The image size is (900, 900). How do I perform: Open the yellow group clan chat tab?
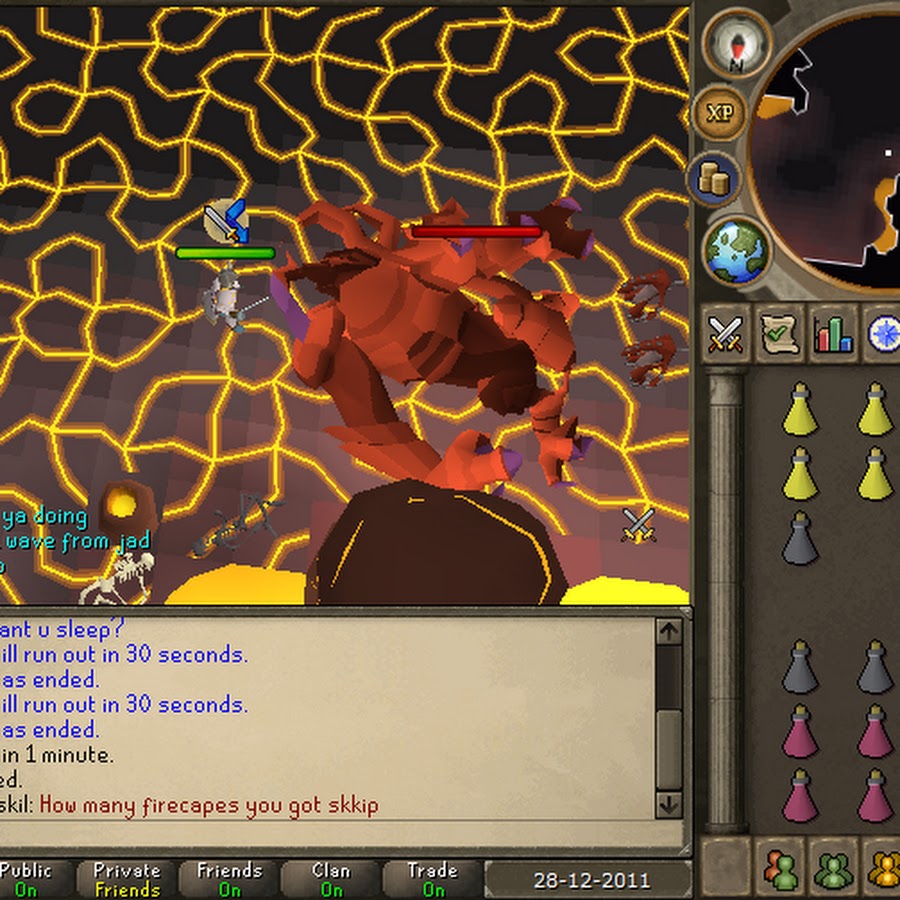(x=883, y=866)
